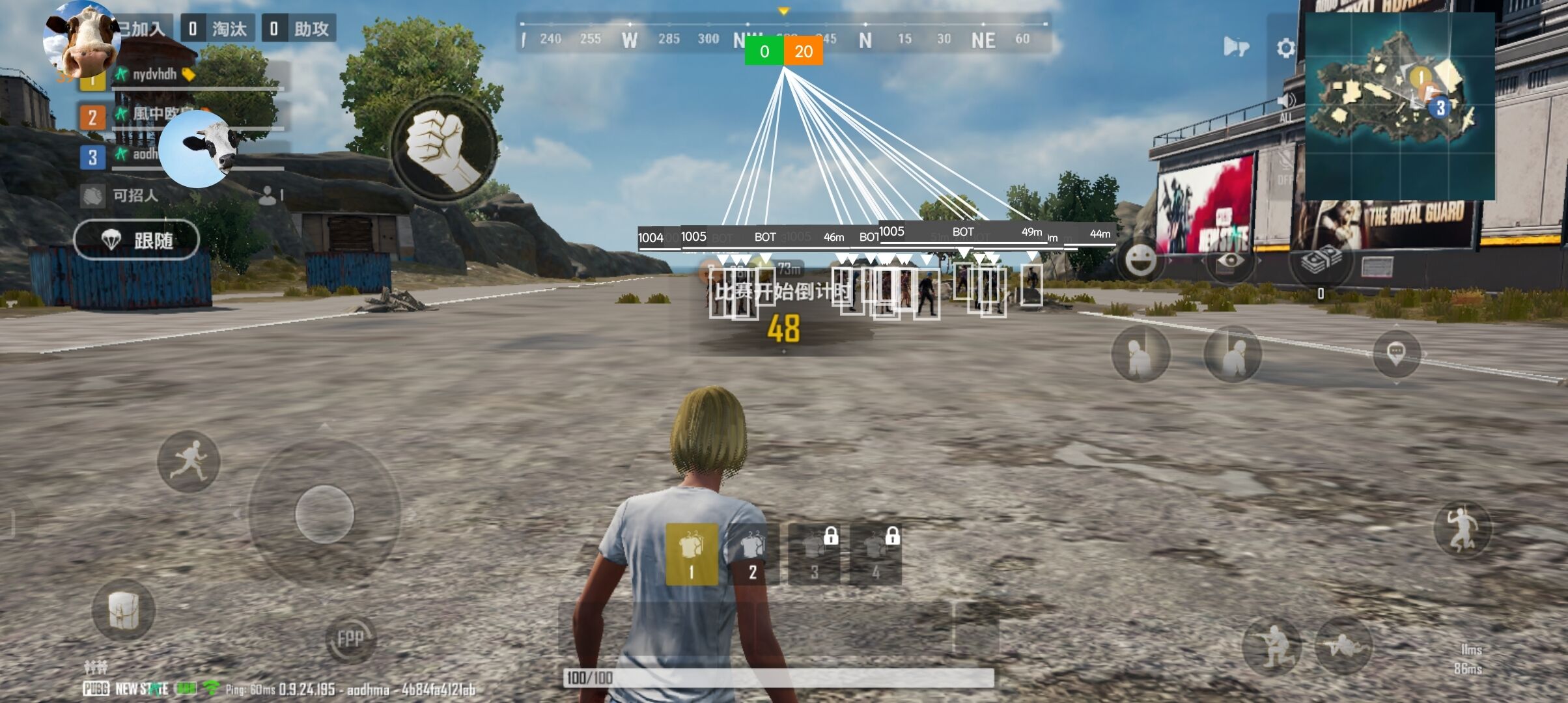
Task: Lean left with the peek button
Action: point(1140,353)
